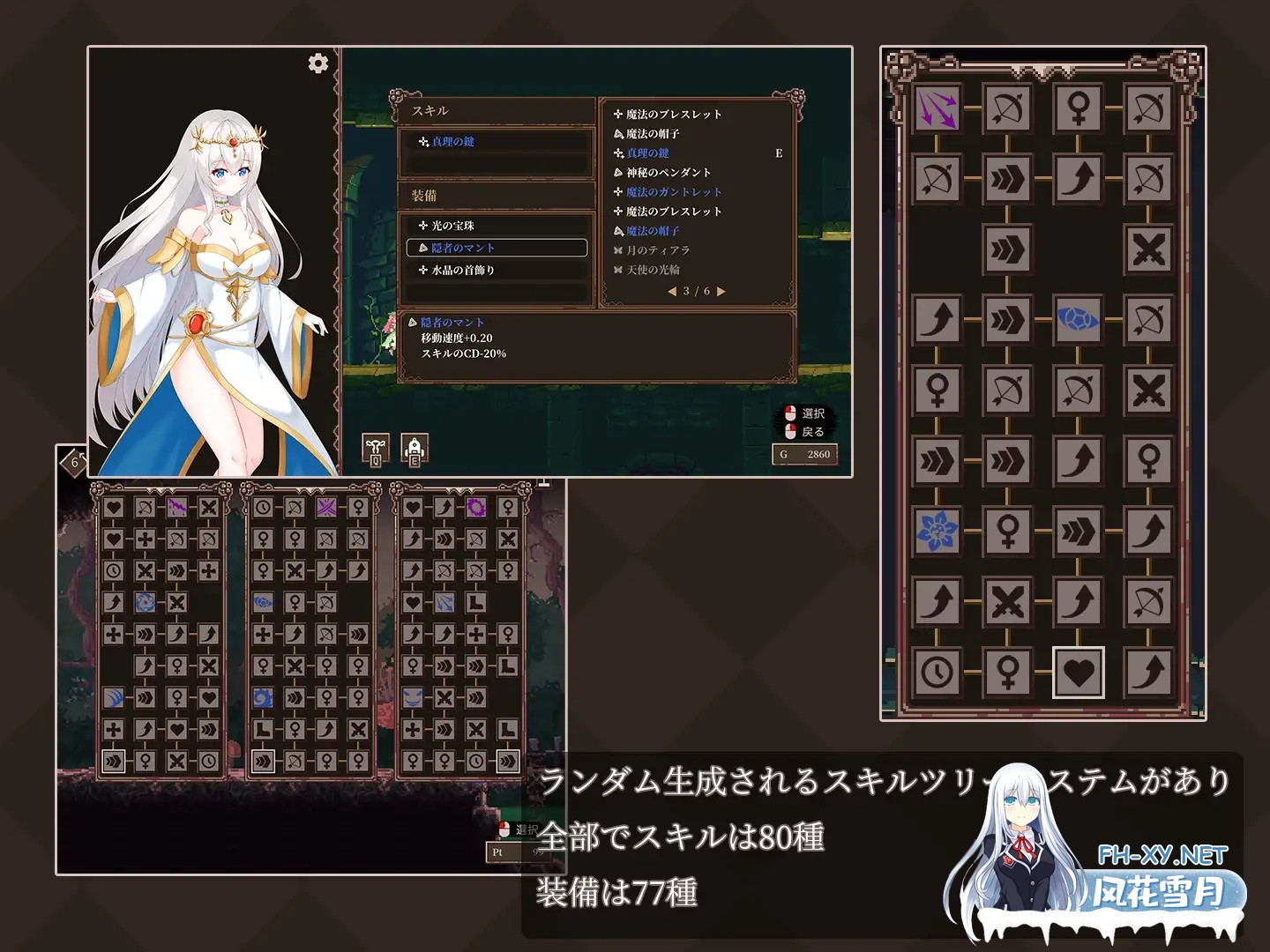Viewport: 1270px width, 952px height.
Task: Select the blue demon mask skill node
Action: click(x=412, y=695)
